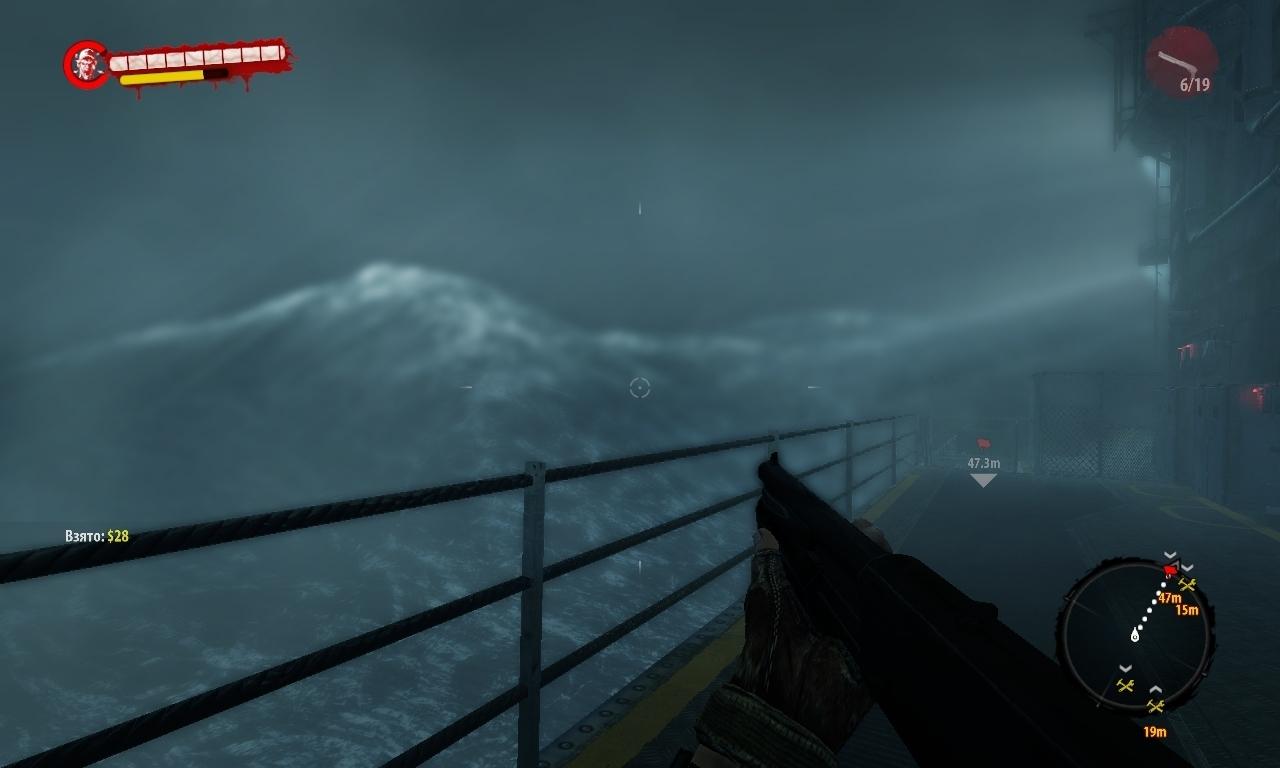The image size is (1280, 768).
Task: Click the crossed-tools minimap marker labeled 15m
Action: point(1187,585)
